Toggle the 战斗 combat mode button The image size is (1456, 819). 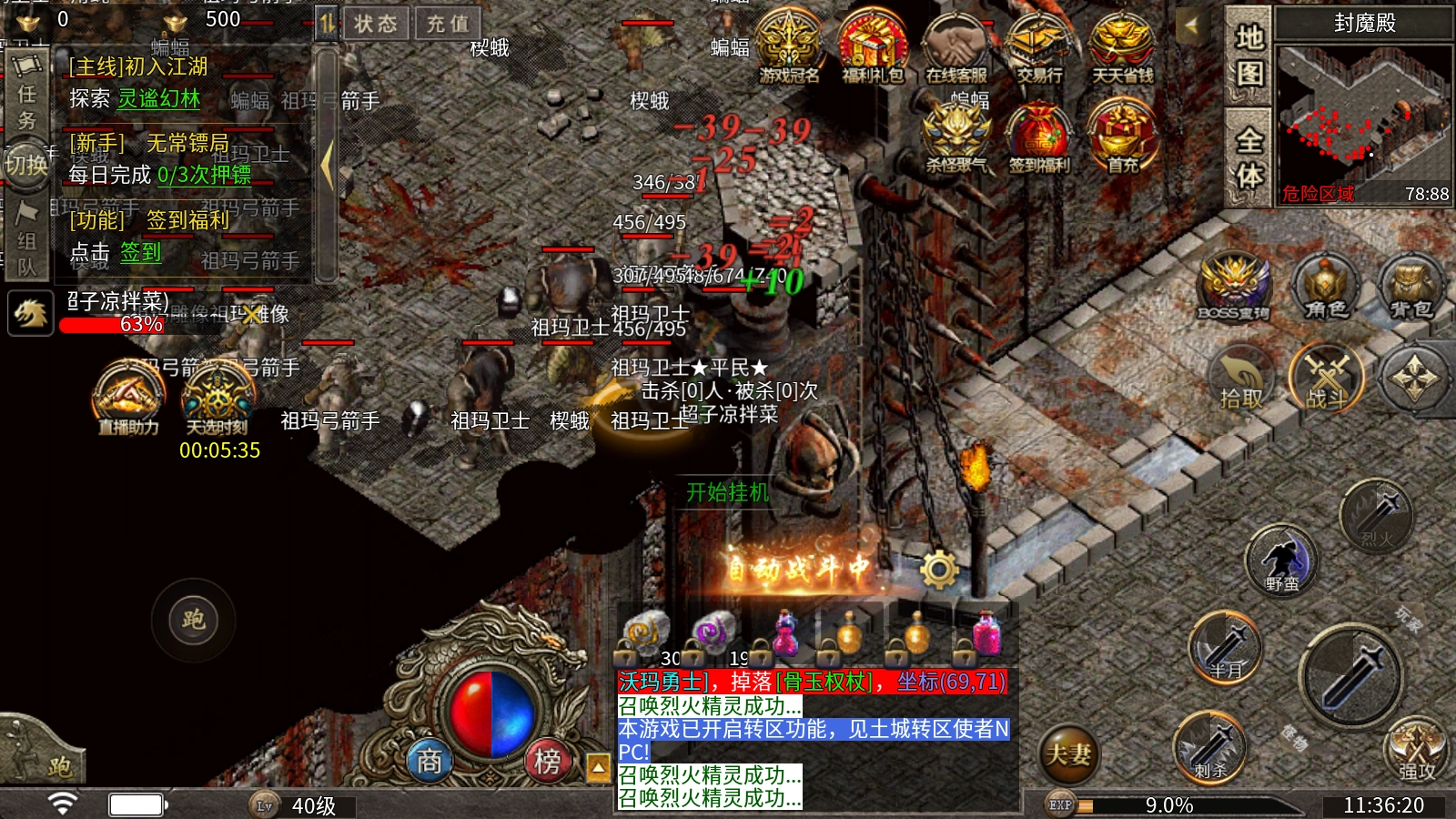(1327, 378)
